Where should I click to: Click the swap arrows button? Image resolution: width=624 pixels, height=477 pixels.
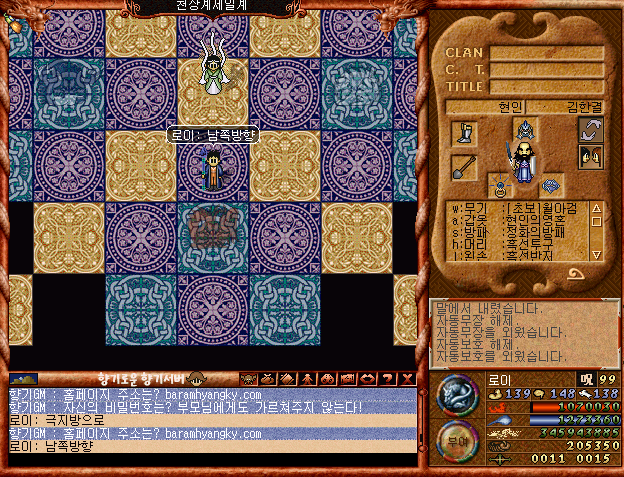coord(591,130)
